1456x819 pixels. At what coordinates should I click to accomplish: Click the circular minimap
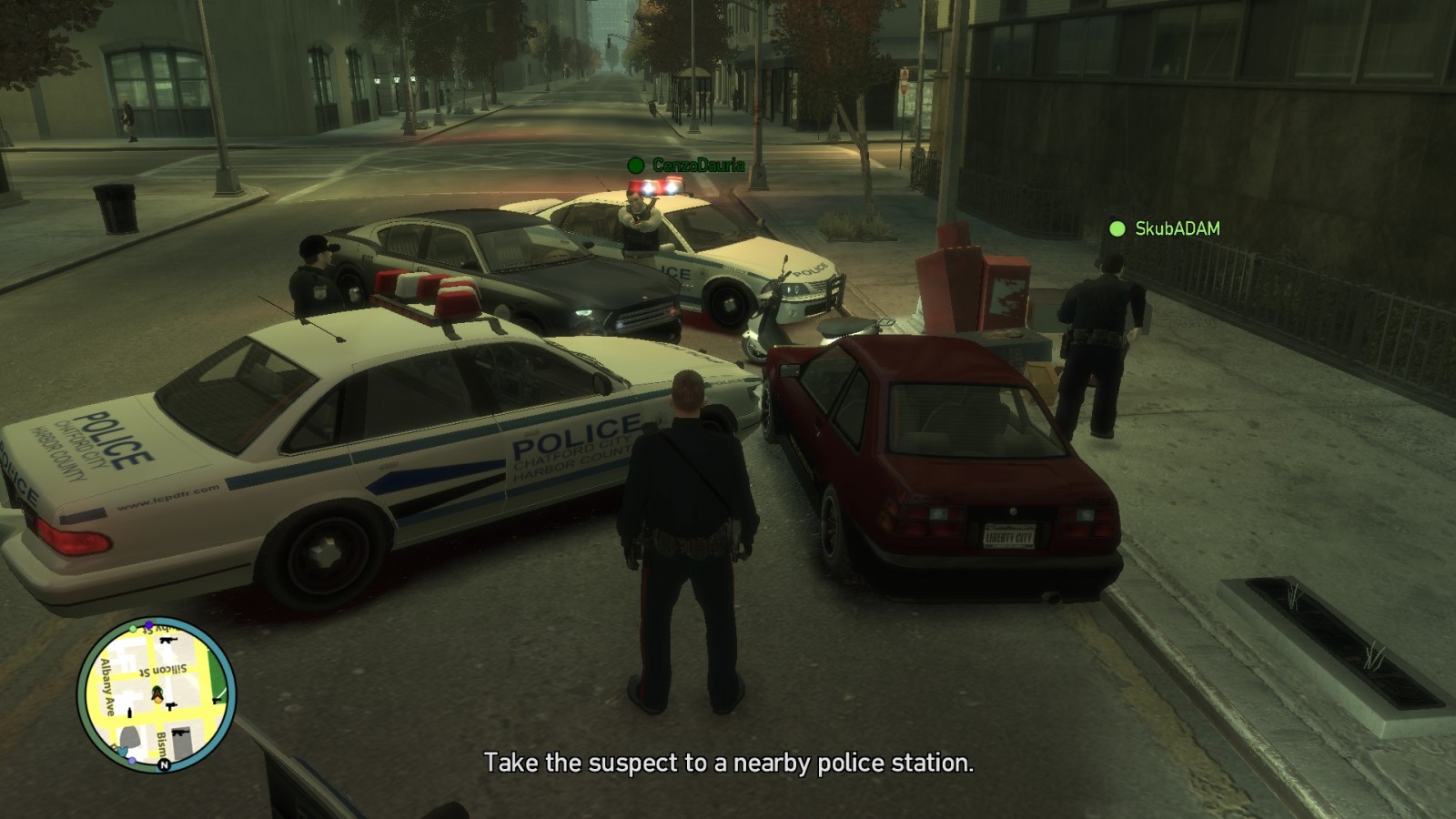157,696
